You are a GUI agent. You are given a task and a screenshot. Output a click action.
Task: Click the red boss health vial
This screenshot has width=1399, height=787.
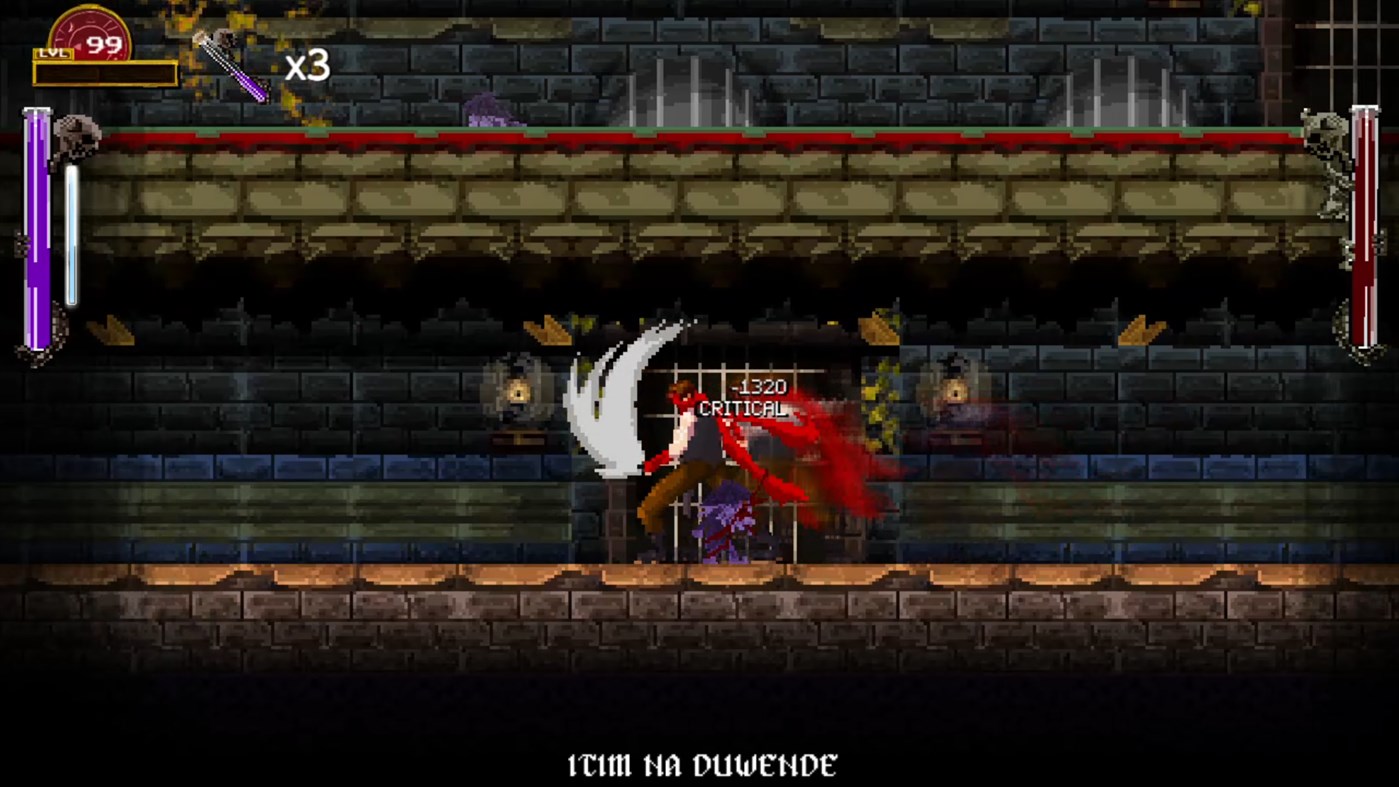pyautogui.click(x=1364, y=230)
